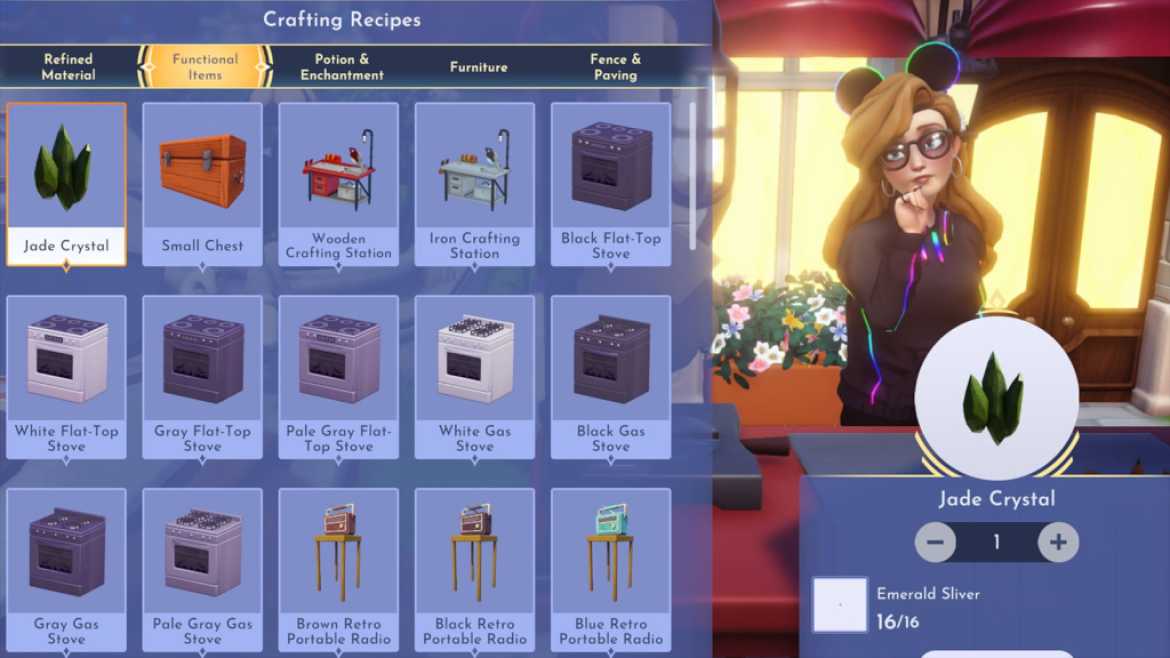The image size is (1170, 658).
Task: Click the Emerald Sliver ingredient slot
Action: pos(840,604)
